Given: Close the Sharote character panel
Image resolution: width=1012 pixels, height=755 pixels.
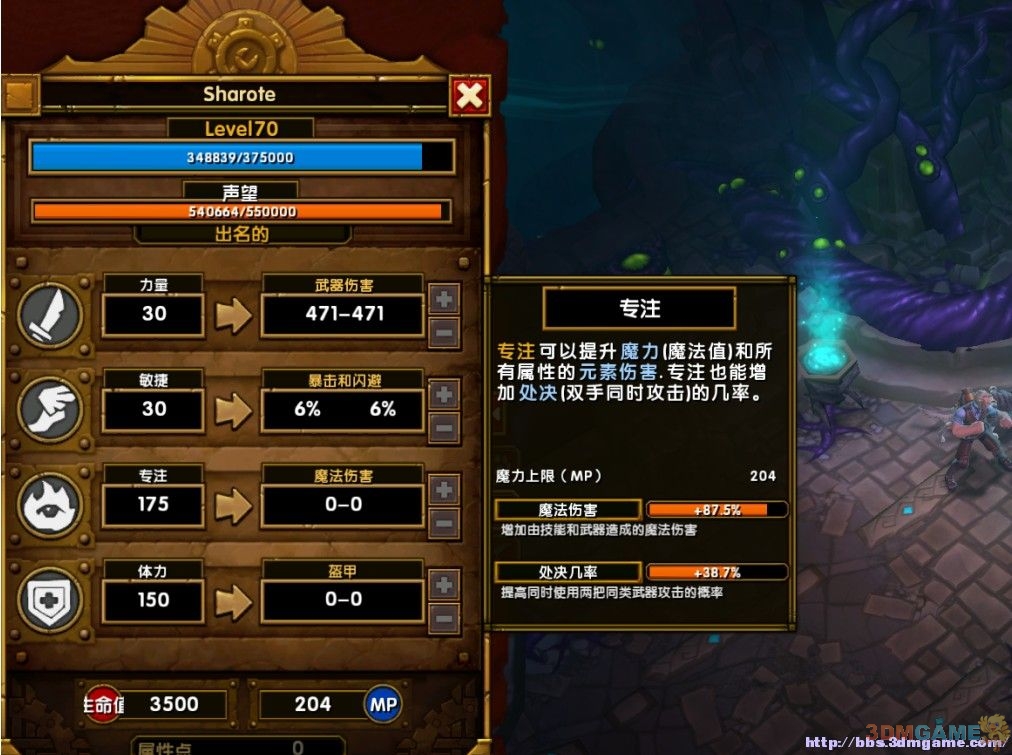Looking at the screenshot, I should (x=469, y=96).
